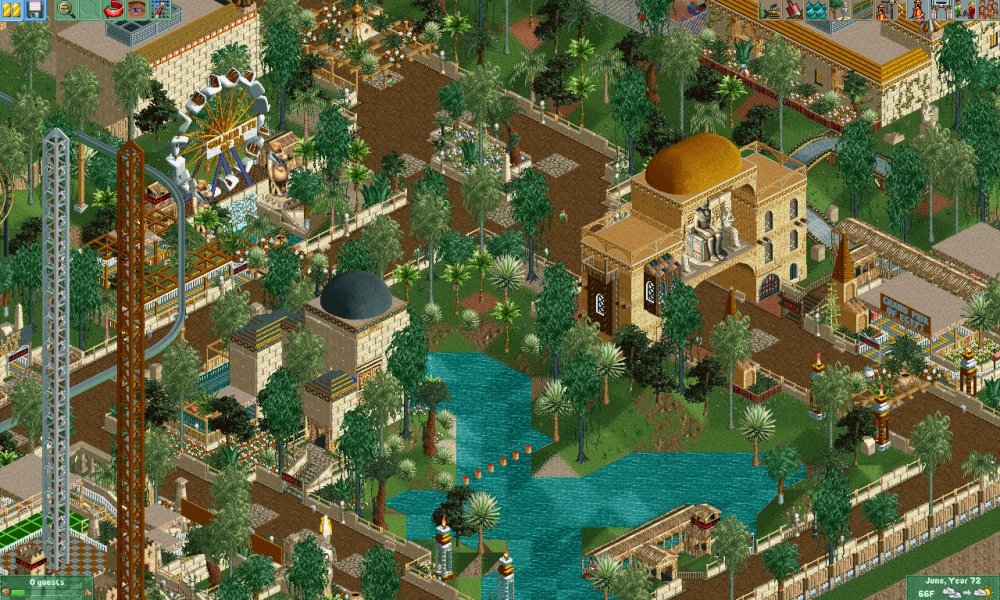Select the bulldozer clear scenery tool
Viewport: 1000px width, 600px height.
[770, 9]
